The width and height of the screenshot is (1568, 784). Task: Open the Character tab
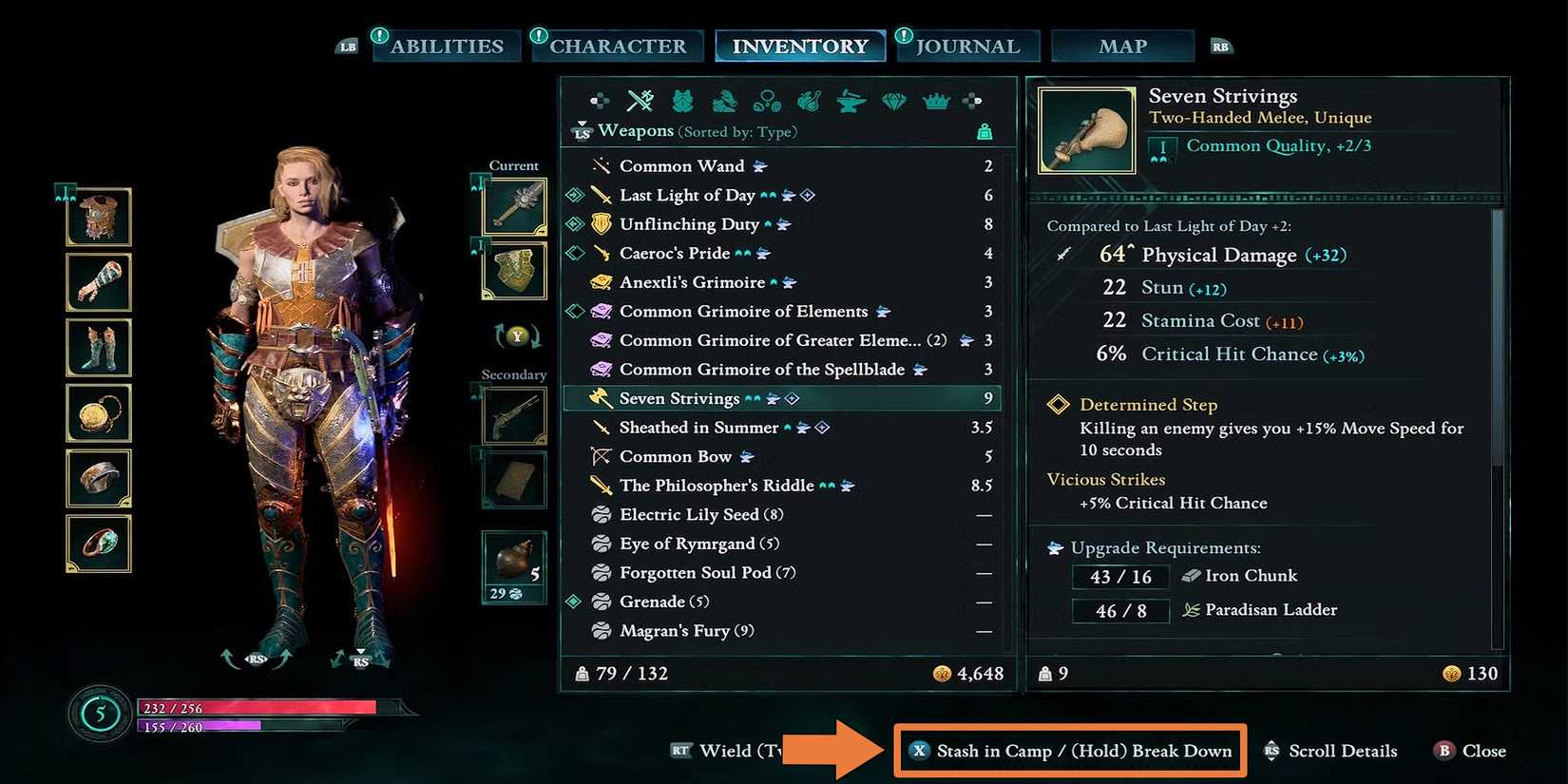coord(618,45)
